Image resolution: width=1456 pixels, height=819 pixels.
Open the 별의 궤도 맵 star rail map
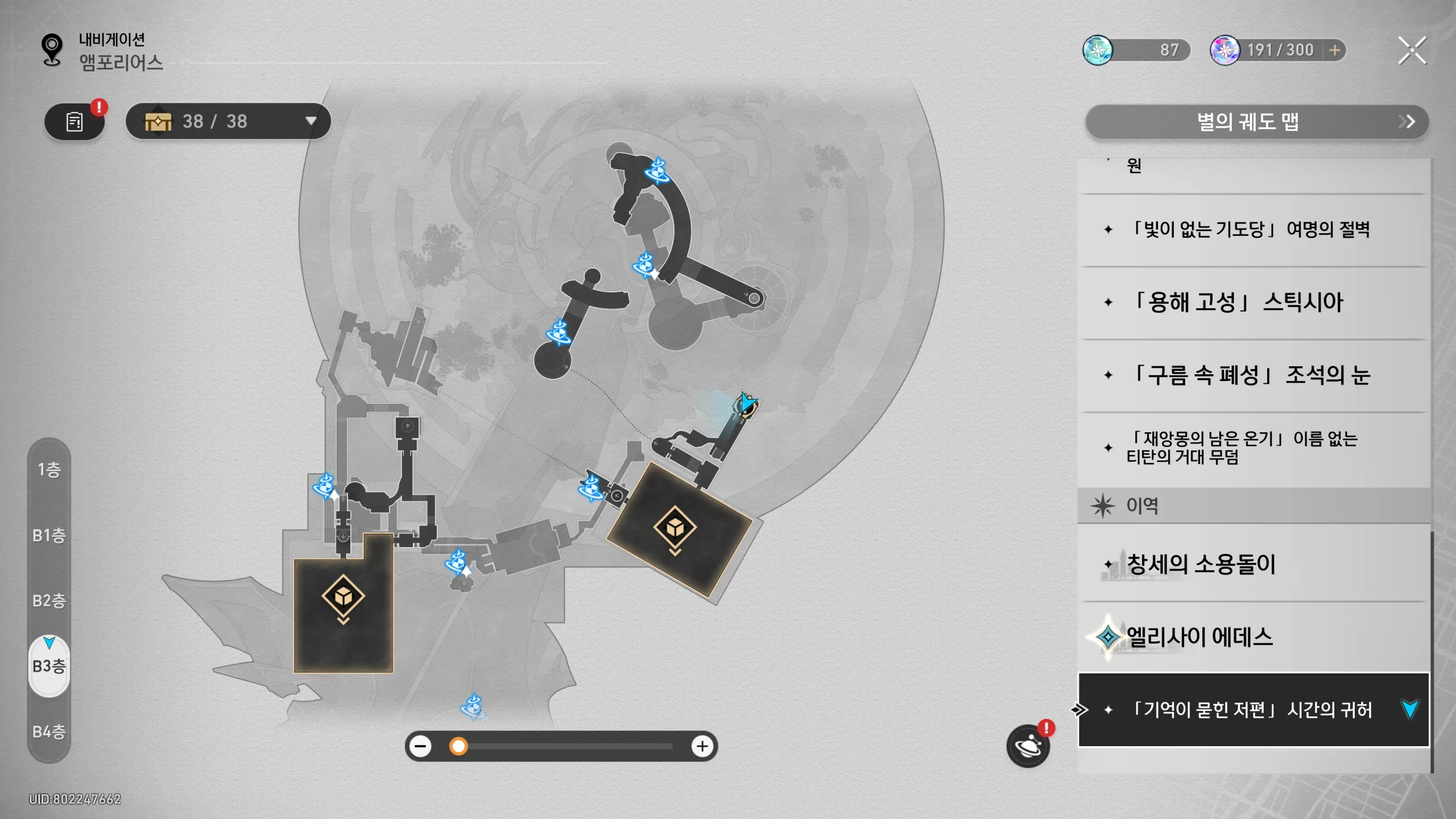click(x=1256, y=122)
